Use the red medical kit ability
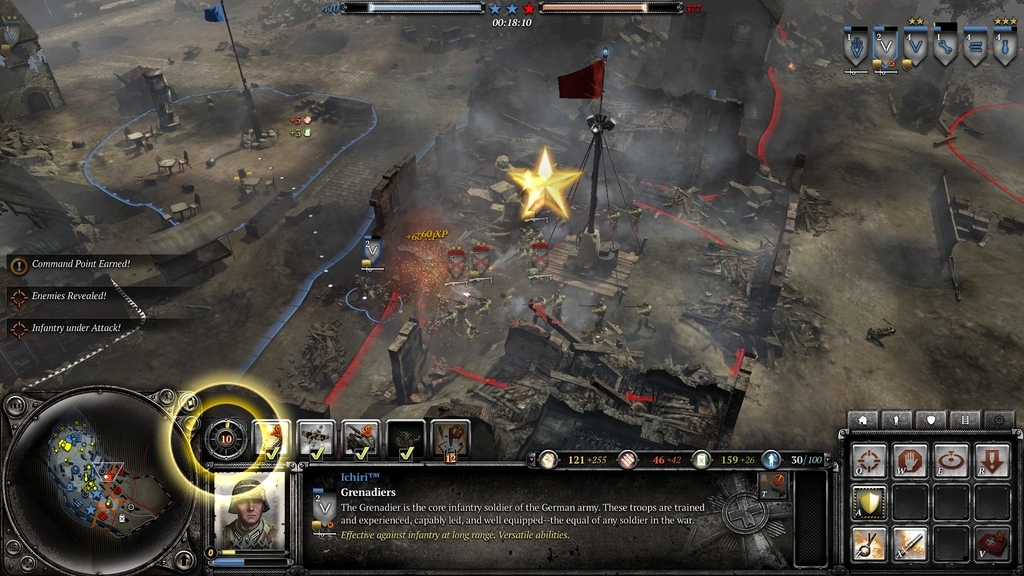The width and height of the screenshot is (1024, 576). (991, 543)
